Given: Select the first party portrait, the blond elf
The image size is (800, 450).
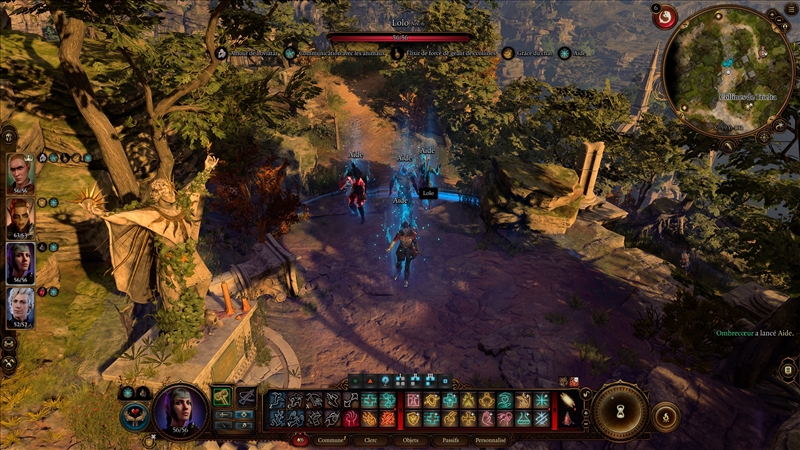Looking at the screenshot, I should 21,174.
